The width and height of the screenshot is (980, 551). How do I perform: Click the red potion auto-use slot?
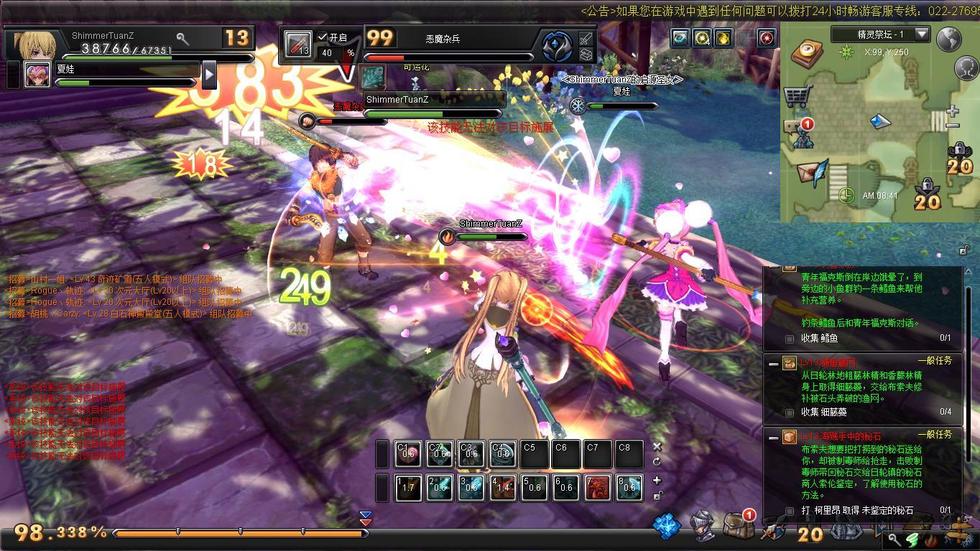298,45
